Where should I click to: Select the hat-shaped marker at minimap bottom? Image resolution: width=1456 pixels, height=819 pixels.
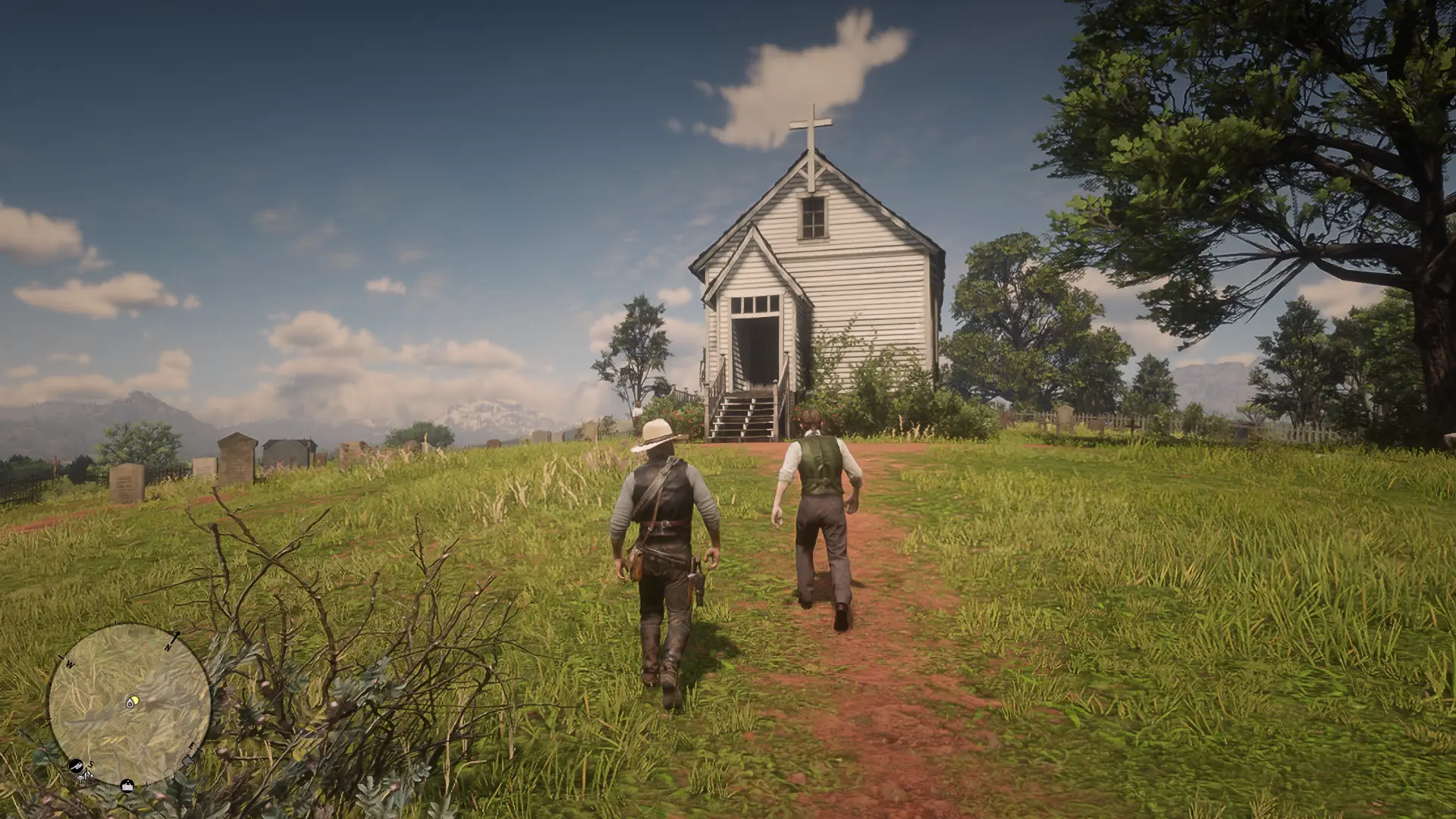coord(127,786)
